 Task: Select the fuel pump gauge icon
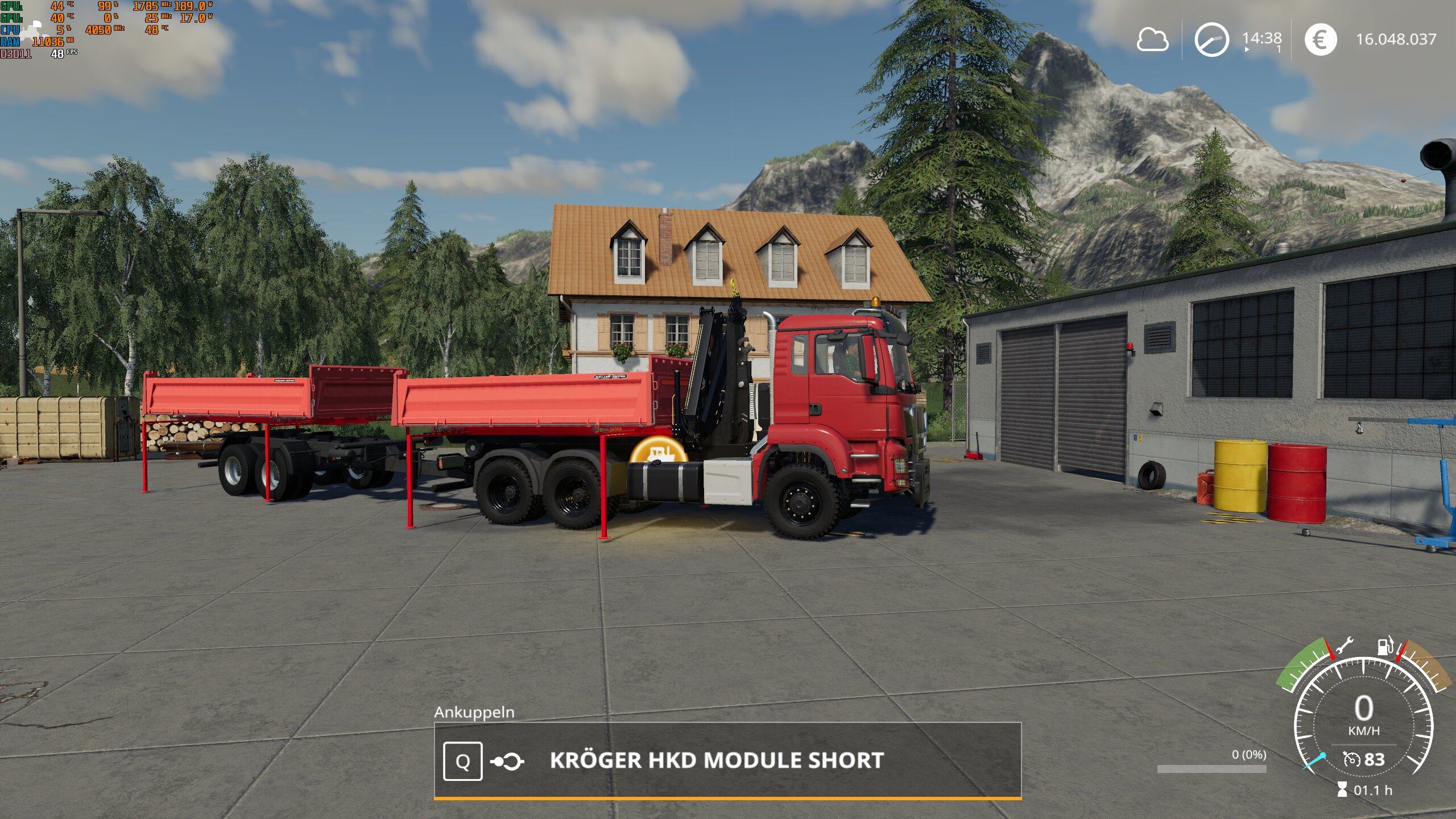pos(1385,646)
